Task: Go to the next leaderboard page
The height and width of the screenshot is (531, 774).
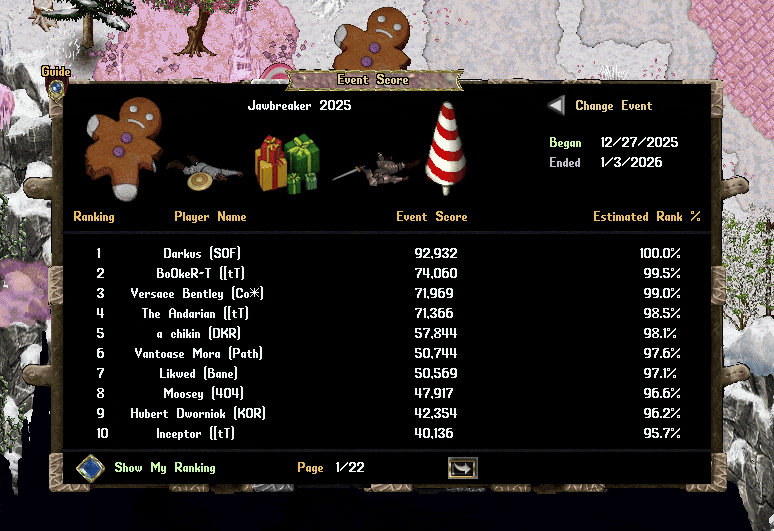Action: point(462,468)
